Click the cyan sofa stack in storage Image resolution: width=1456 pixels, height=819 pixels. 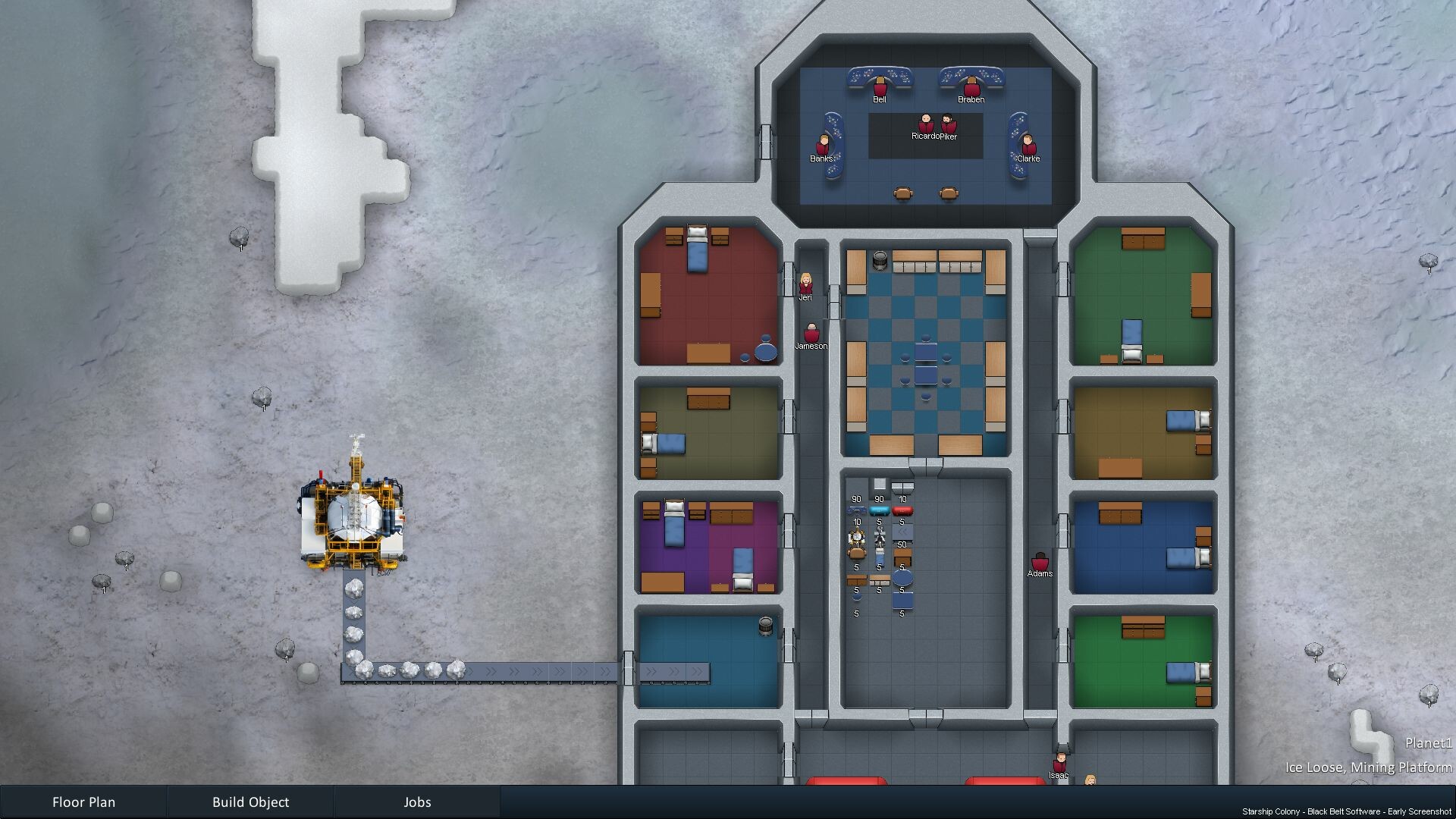click(880, 510)
